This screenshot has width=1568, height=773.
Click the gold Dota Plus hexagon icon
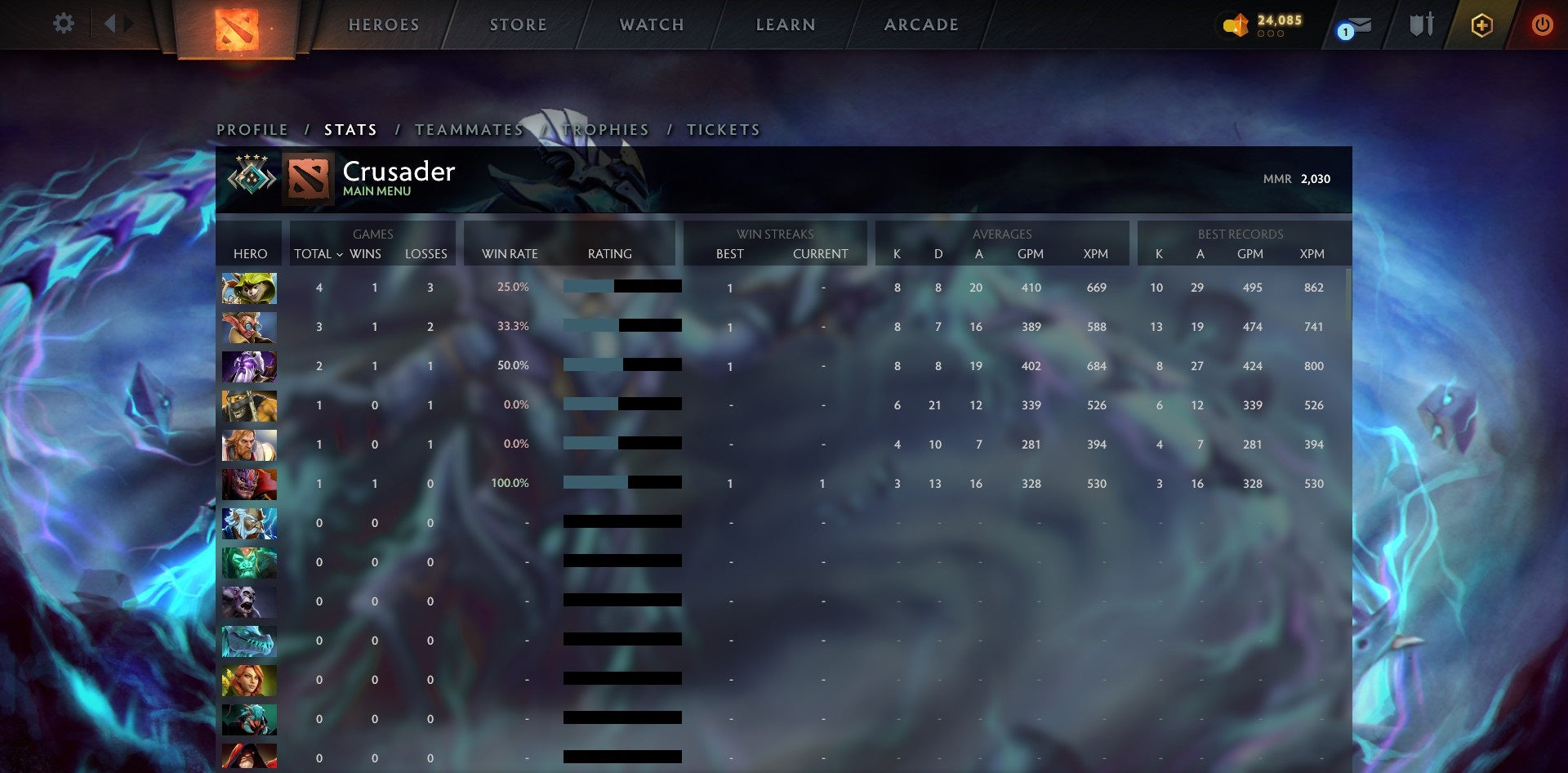pyautogui.click(x=1482, y=25)
